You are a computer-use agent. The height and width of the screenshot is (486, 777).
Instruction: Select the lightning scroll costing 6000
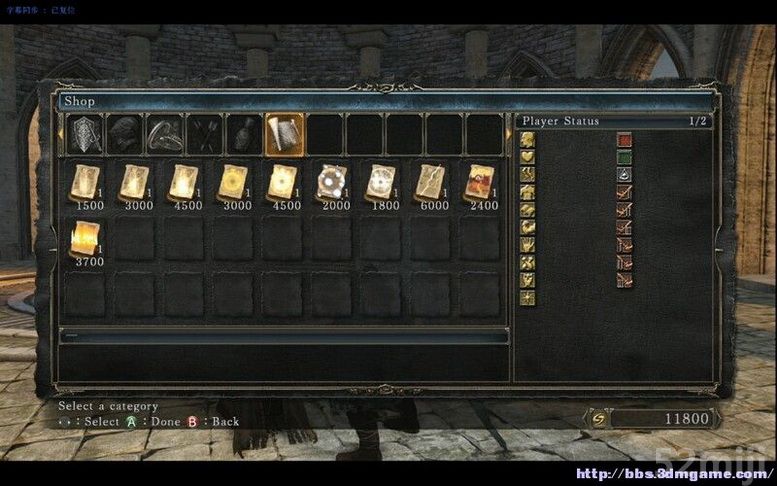[x=431, y=183]
